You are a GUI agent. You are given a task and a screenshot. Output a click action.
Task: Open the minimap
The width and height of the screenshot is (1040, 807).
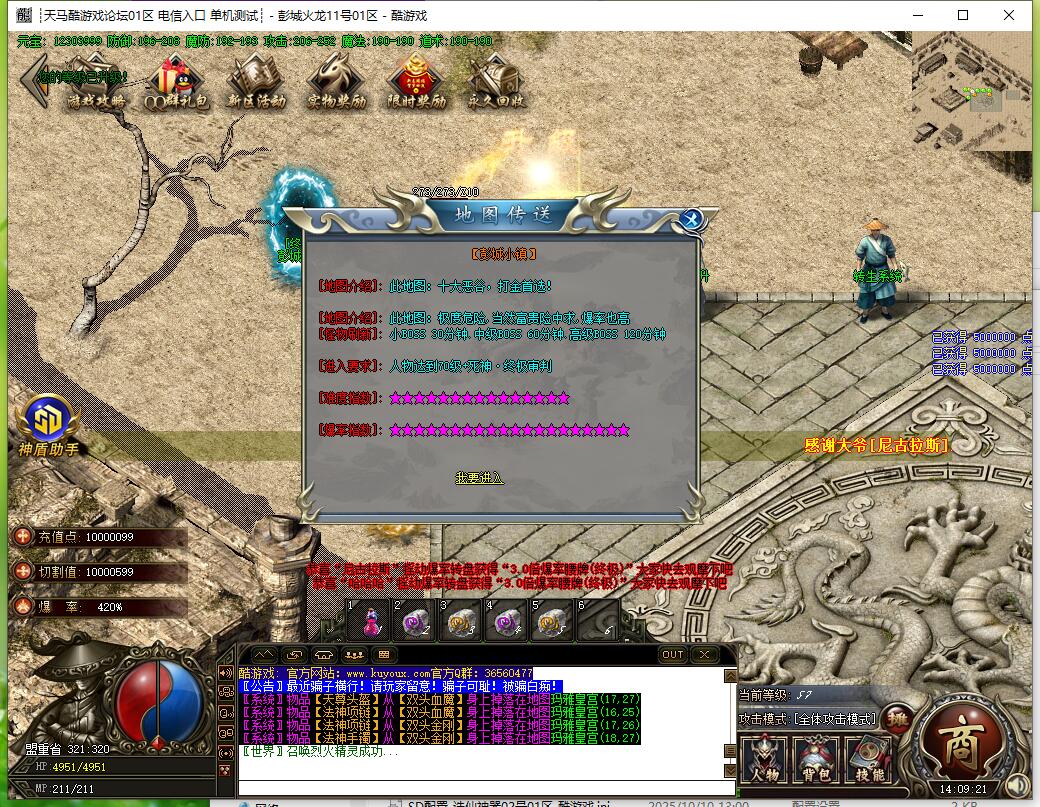[x=970, y=90]
